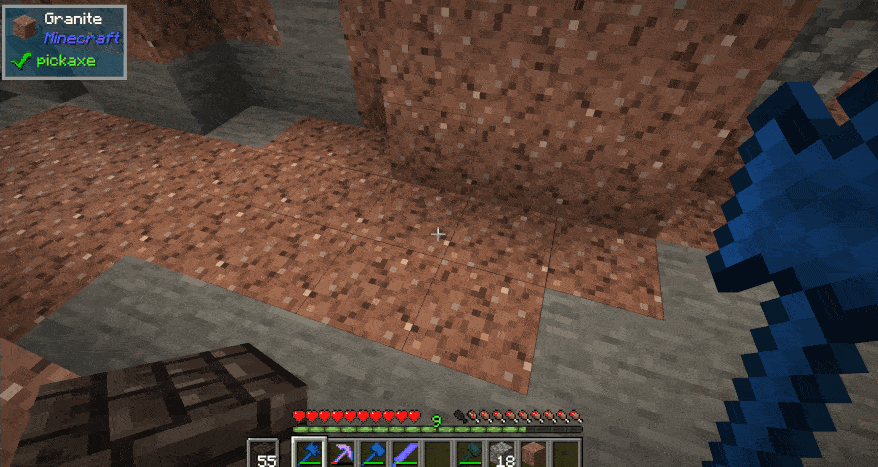Screen dimensions: 878x467
Task: Pick the stone block stack of 18
Action: (x=503, y=454)
